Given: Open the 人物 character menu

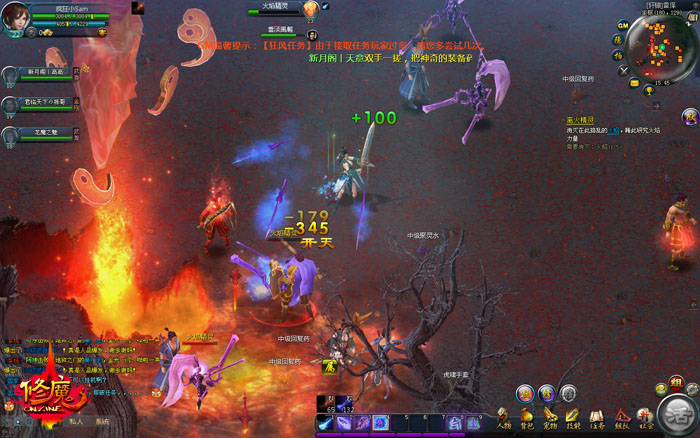Looking at the screenshot, I should (x=504, y=416).
